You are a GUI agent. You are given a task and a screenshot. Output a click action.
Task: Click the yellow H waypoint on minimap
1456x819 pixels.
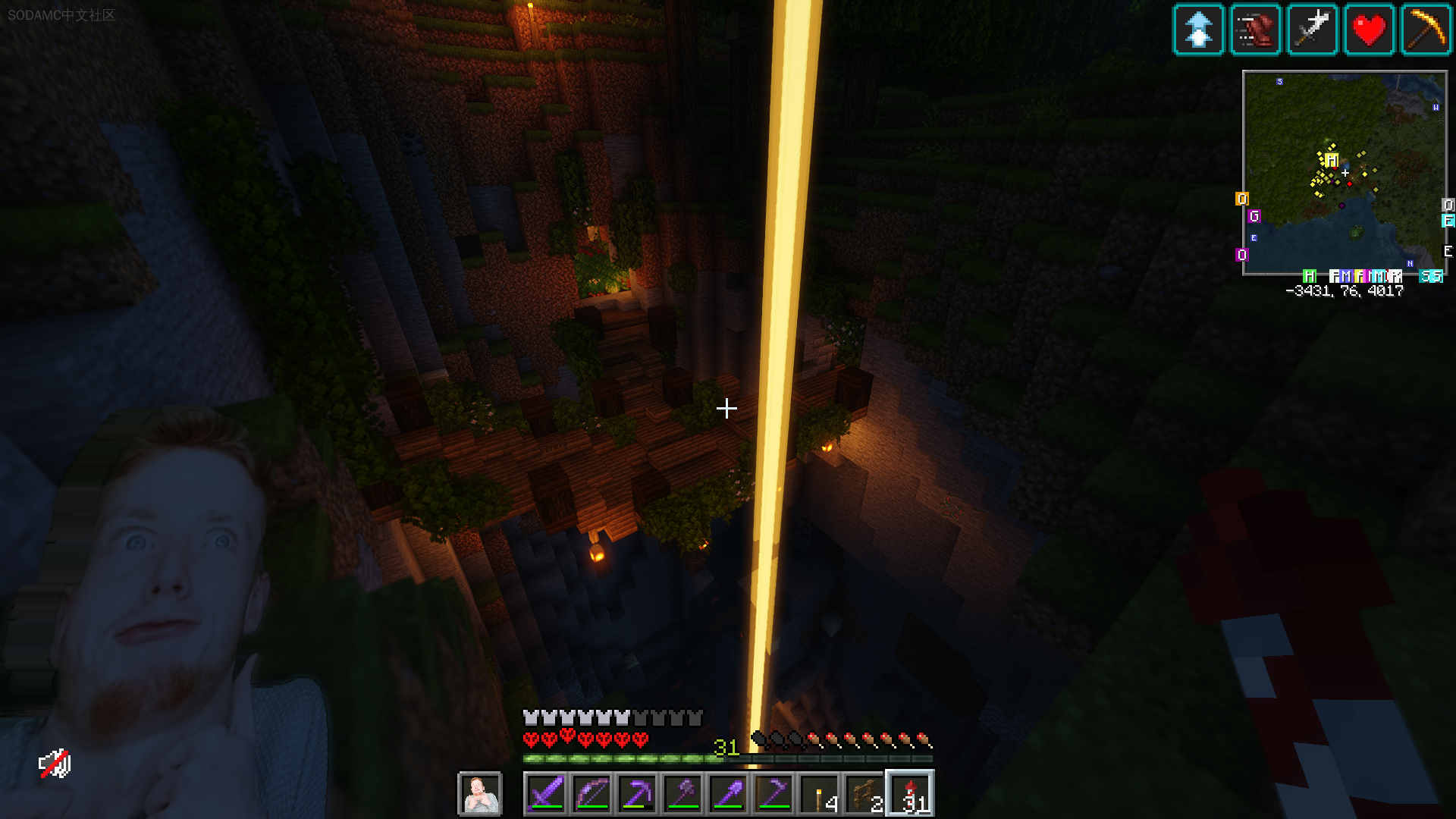click(x=1332, y=160)
